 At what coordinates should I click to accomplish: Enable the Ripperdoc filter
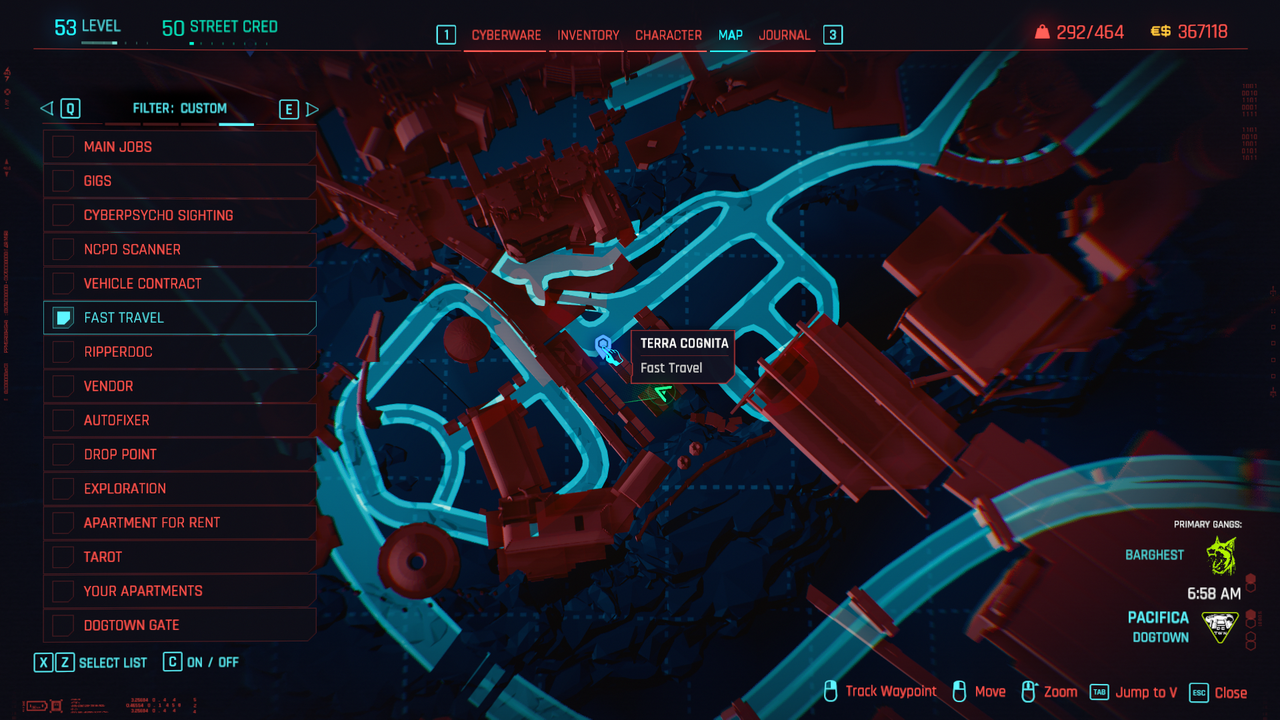click(x=64, y=352)
